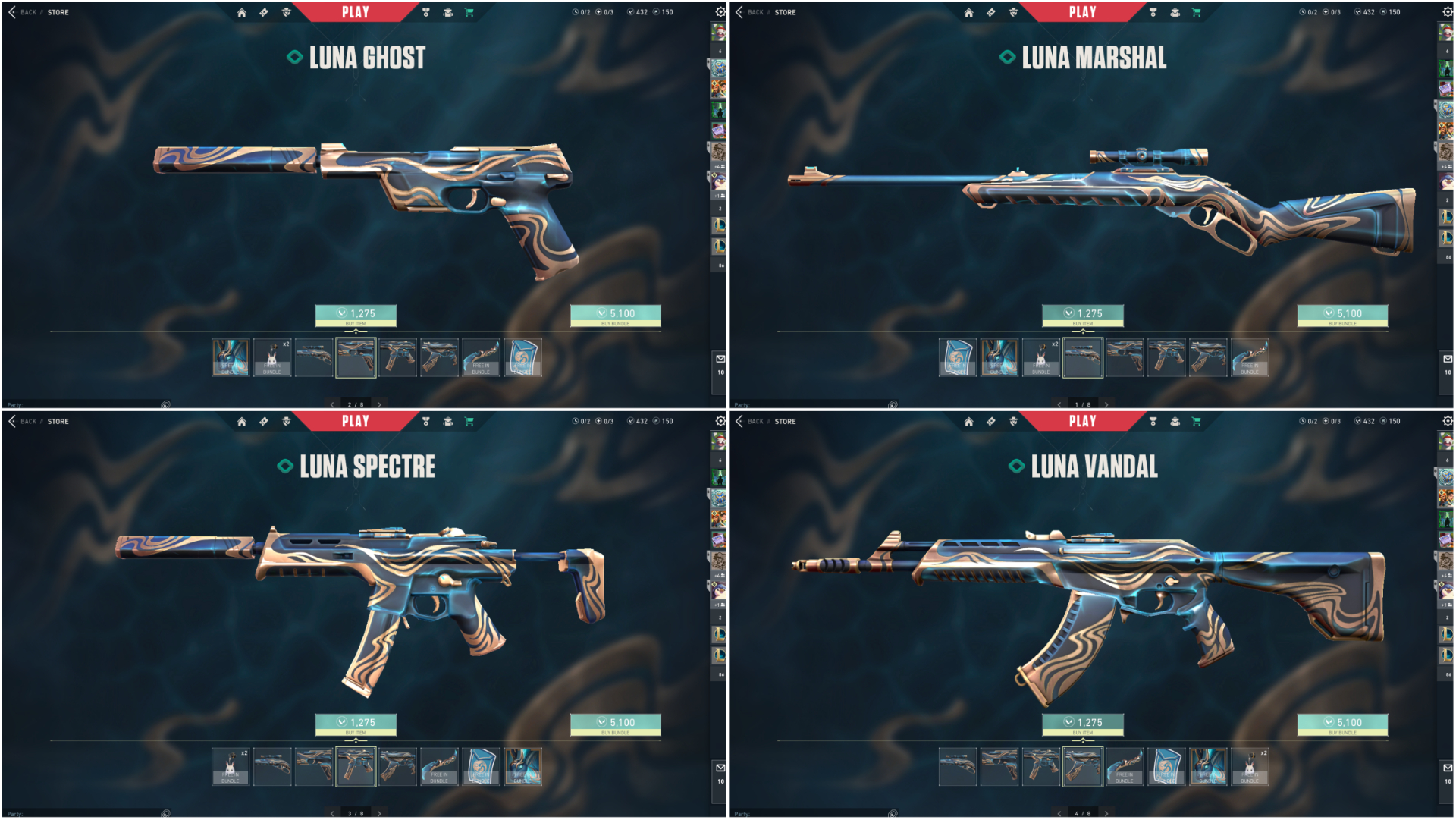Go to previous item before page 4 / 8
This screenshot has width=1456, height=820.
coord(1059,814)
